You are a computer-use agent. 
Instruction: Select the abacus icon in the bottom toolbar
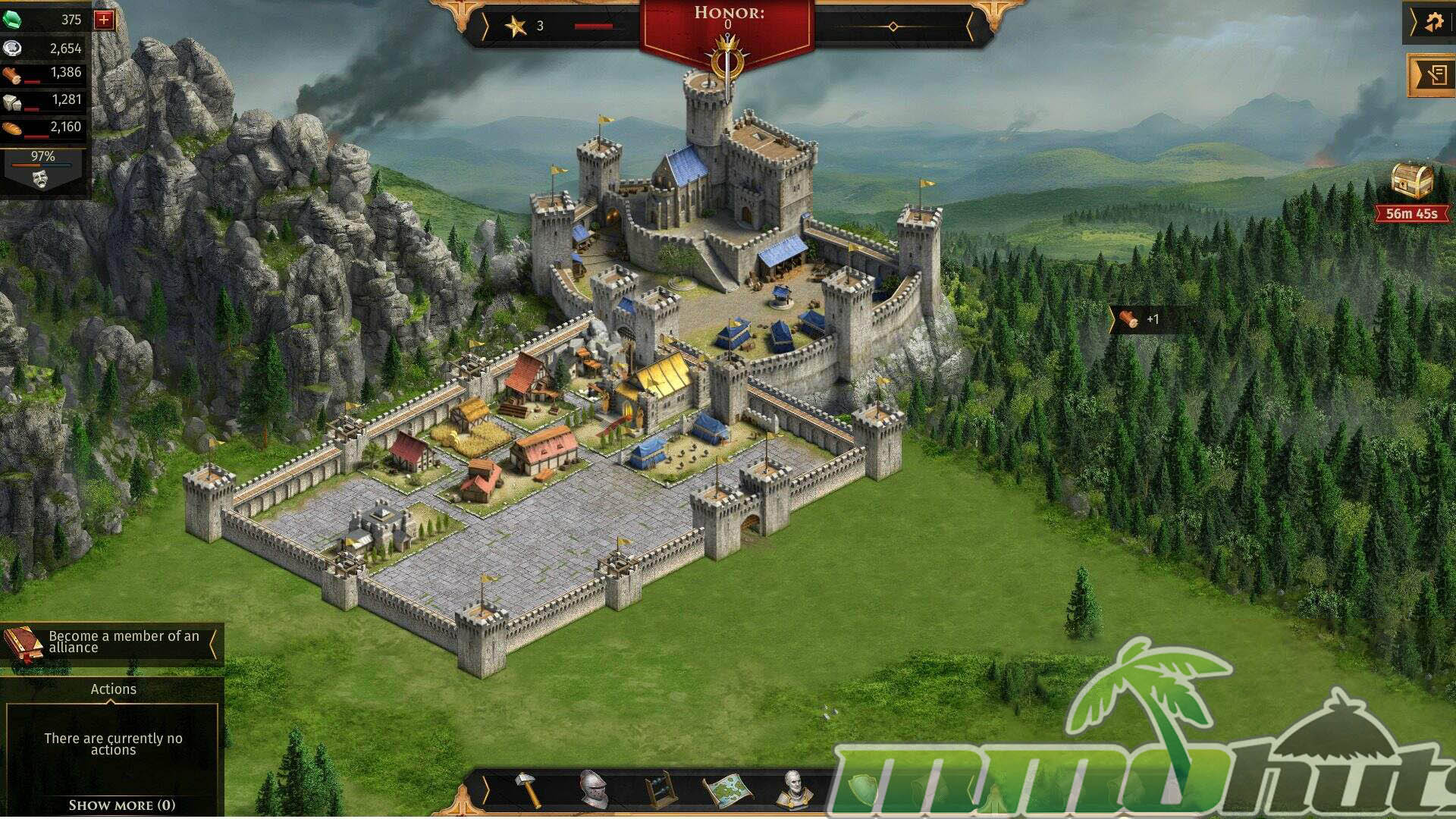tap(660, 789)
